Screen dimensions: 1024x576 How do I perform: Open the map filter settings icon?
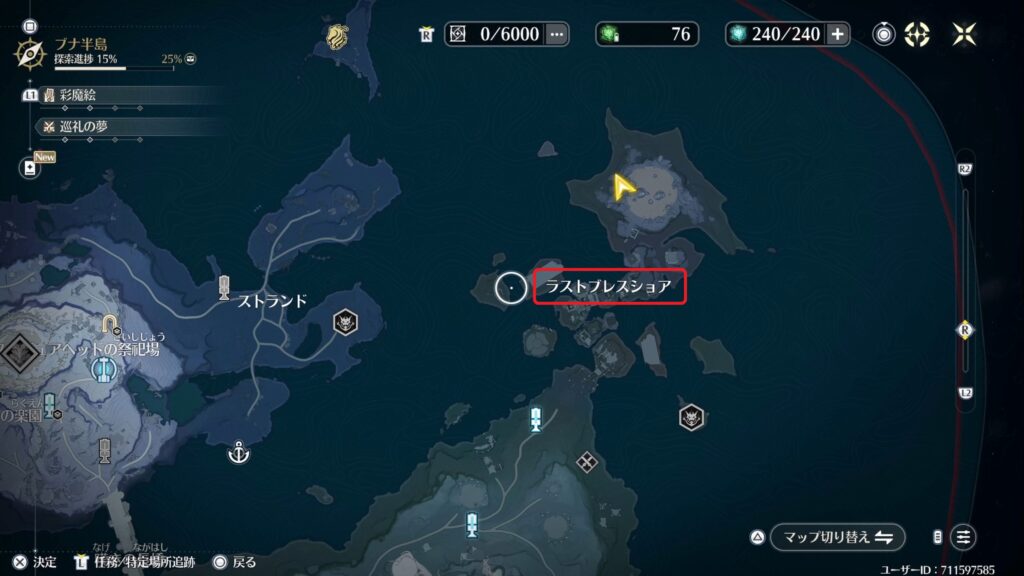pyautogui.click(x=963, y=537)
